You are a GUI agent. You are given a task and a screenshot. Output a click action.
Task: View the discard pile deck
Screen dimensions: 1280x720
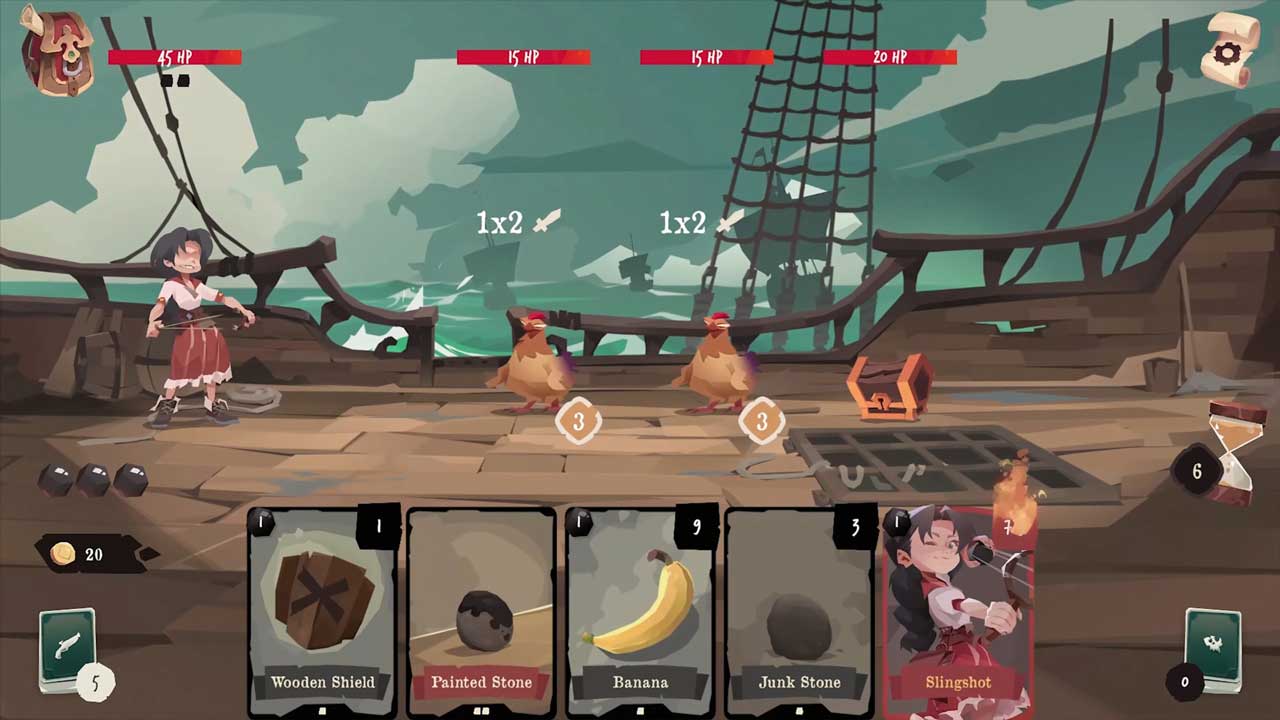point(1213,648)
